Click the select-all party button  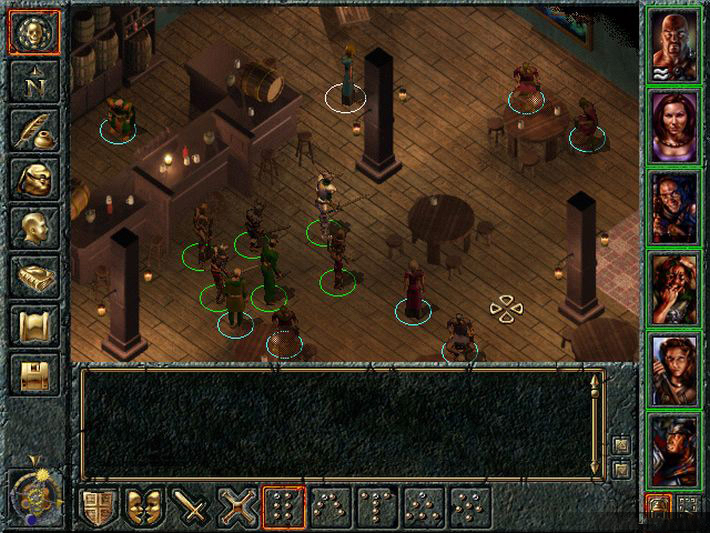[688, 505]
